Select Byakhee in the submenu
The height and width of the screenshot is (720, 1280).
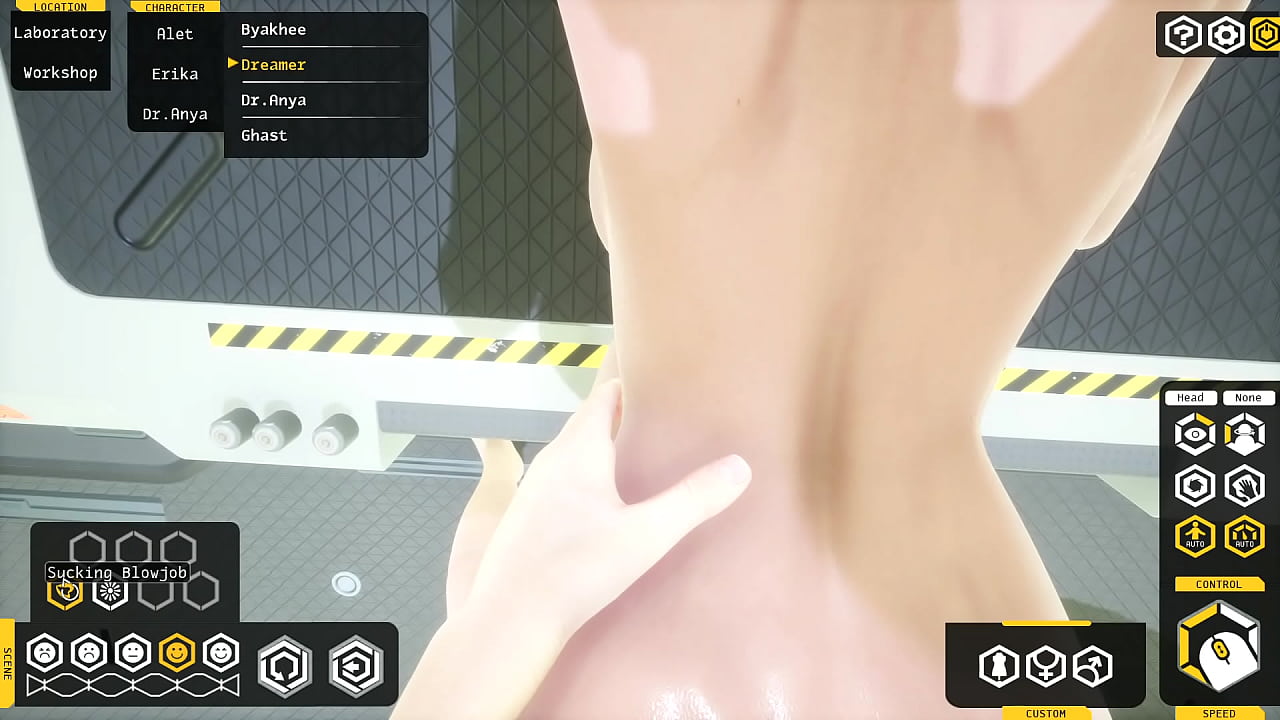click(273, 30)
